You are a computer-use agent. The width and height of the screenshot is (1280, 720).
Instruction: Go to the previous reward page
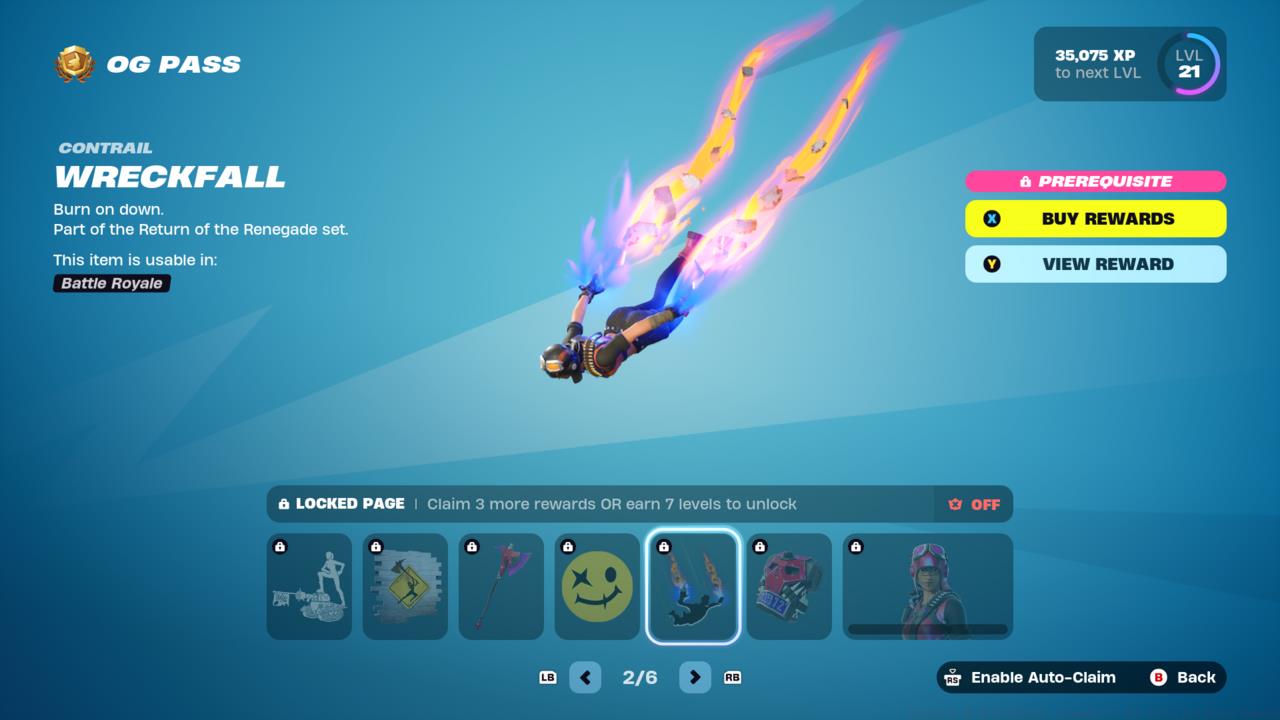point(585,677)
